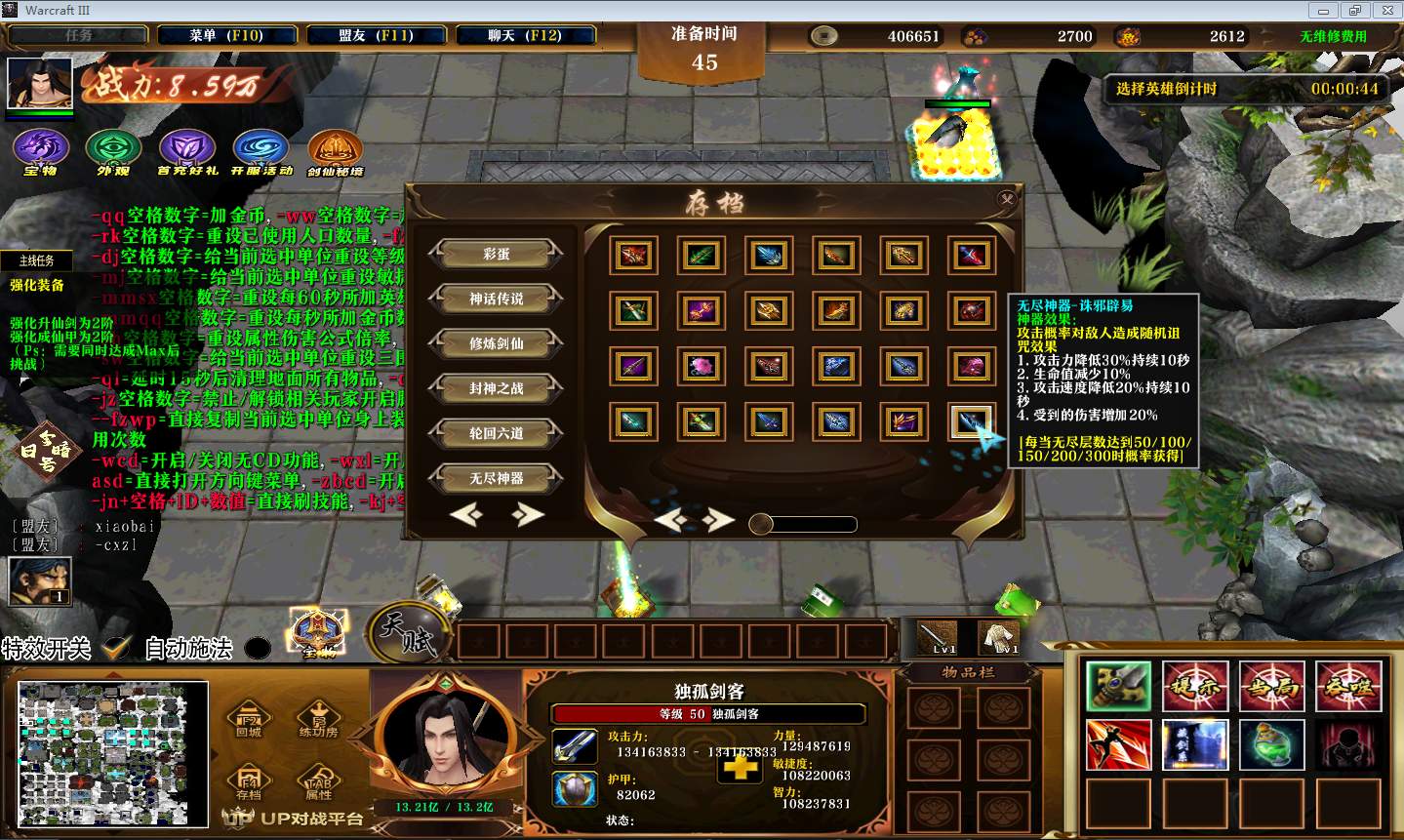Enter the 剑仙秘境 realm icon
Viewport: 1404px width, 840px height.
coord(335,150)
